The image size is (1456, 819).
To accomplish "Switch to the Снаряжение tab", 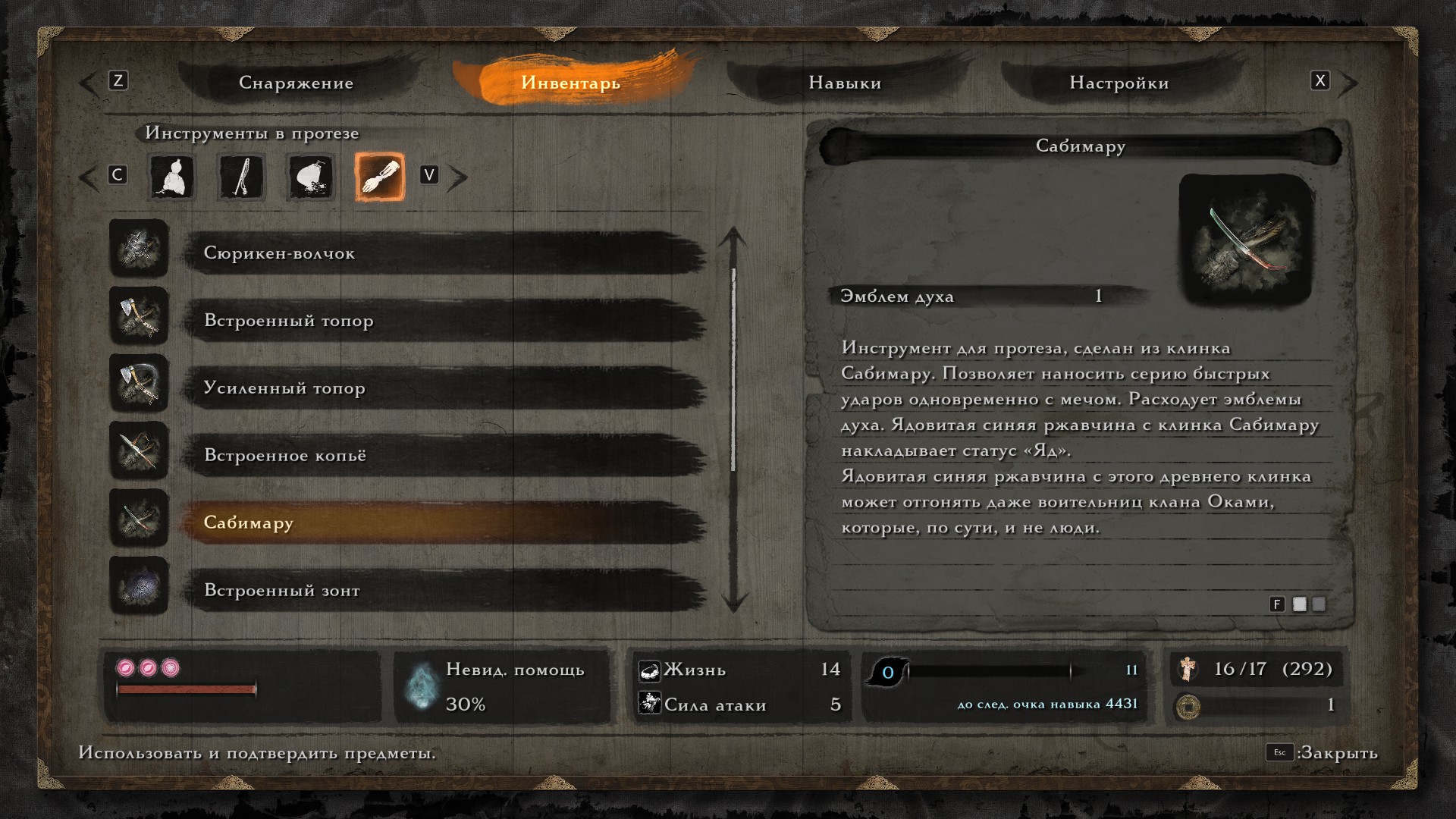I will click(296, 83).
